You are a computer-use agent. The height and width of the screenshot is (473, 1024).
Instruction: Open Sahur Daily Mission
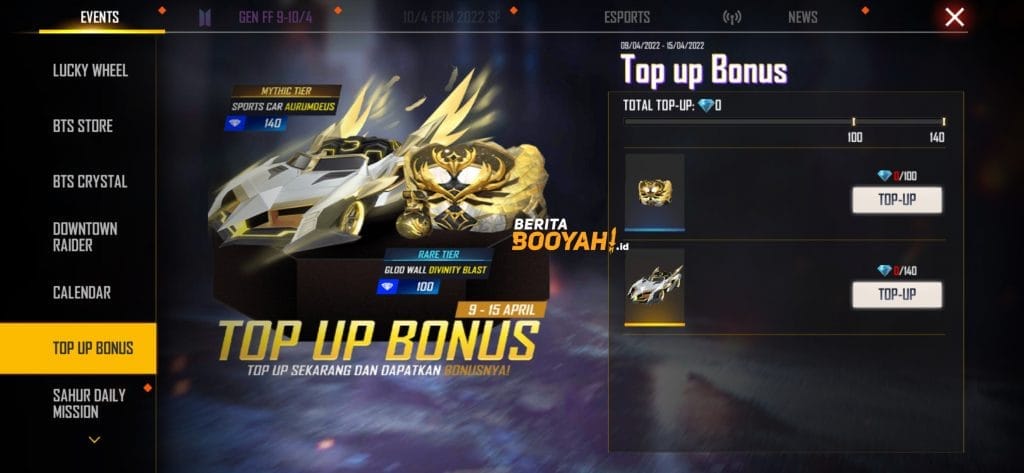[x=89, y=403]
